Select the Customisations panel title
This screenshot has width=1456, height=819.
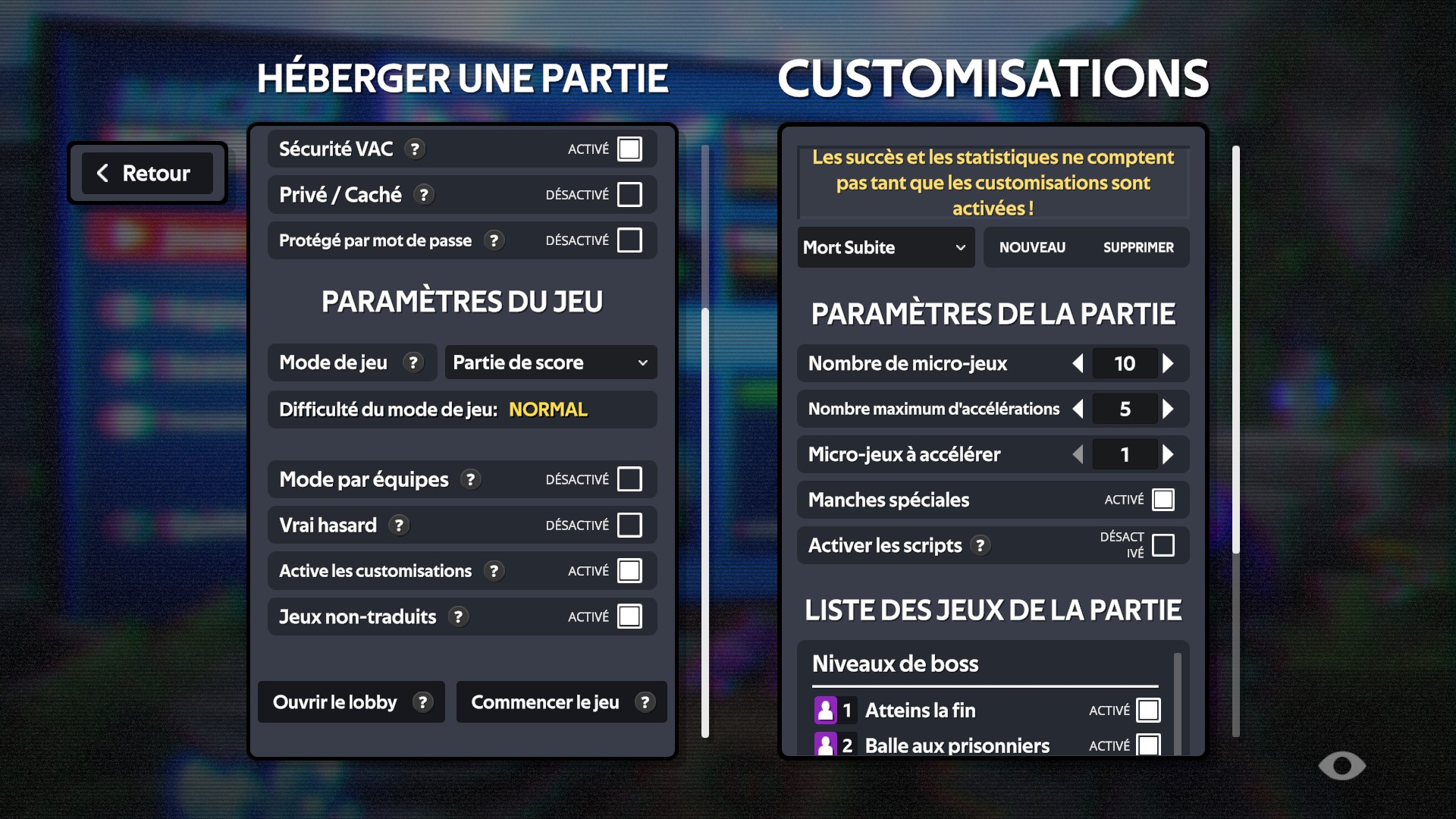click(992, 77)
